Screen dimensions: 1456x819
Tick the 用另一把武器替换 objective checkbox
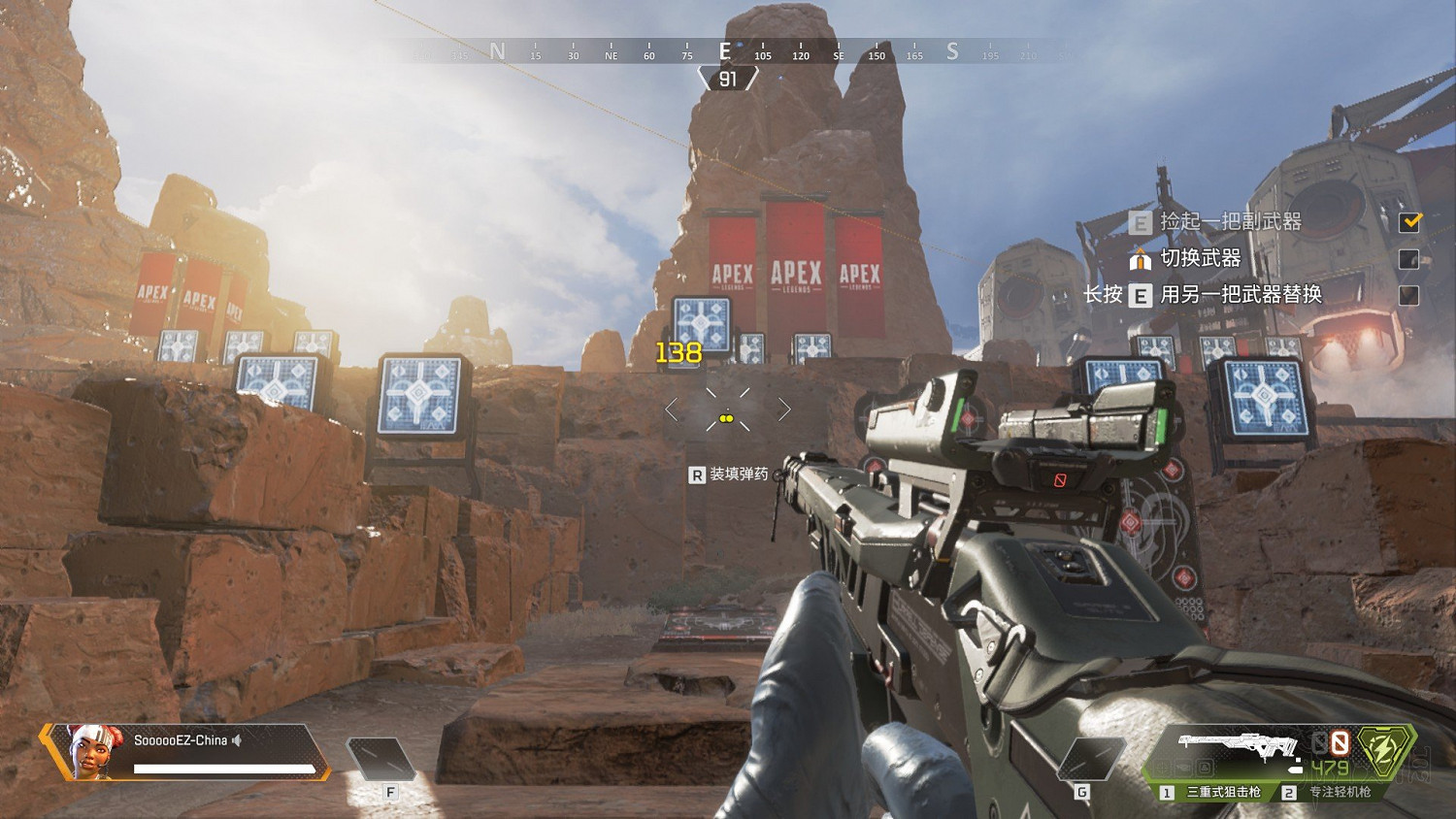point(1409,295)
